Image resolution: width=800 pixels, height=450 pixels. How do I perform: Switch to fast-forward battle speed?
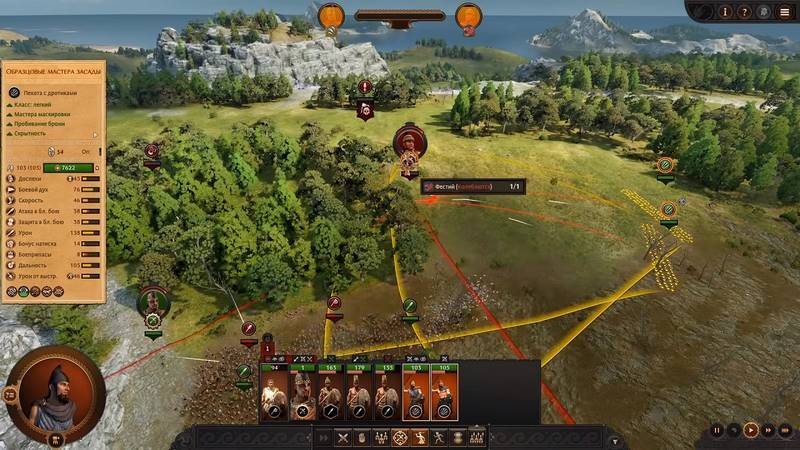point(767,430)
